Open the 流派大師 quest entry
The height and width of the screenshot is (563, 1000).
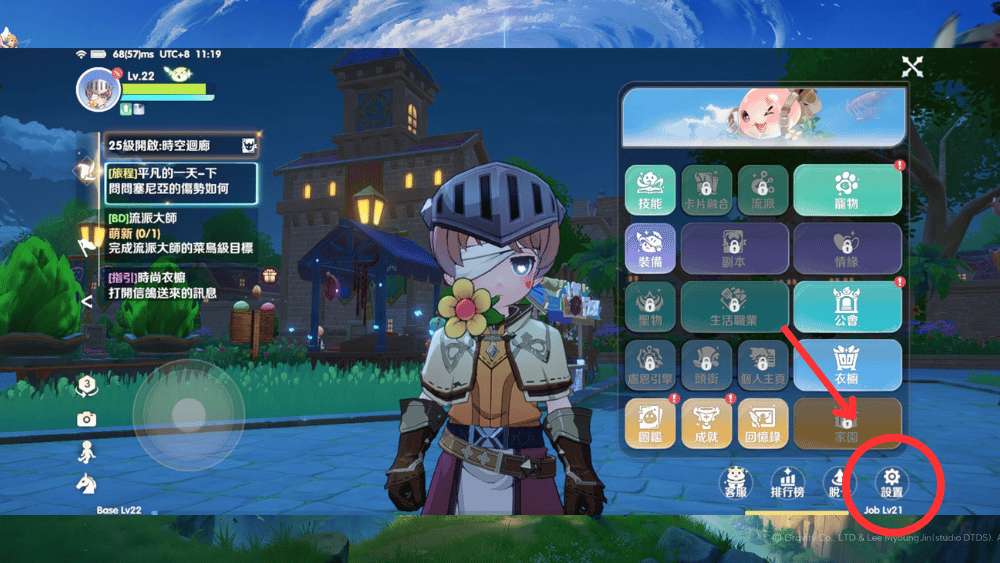(180, 233)
